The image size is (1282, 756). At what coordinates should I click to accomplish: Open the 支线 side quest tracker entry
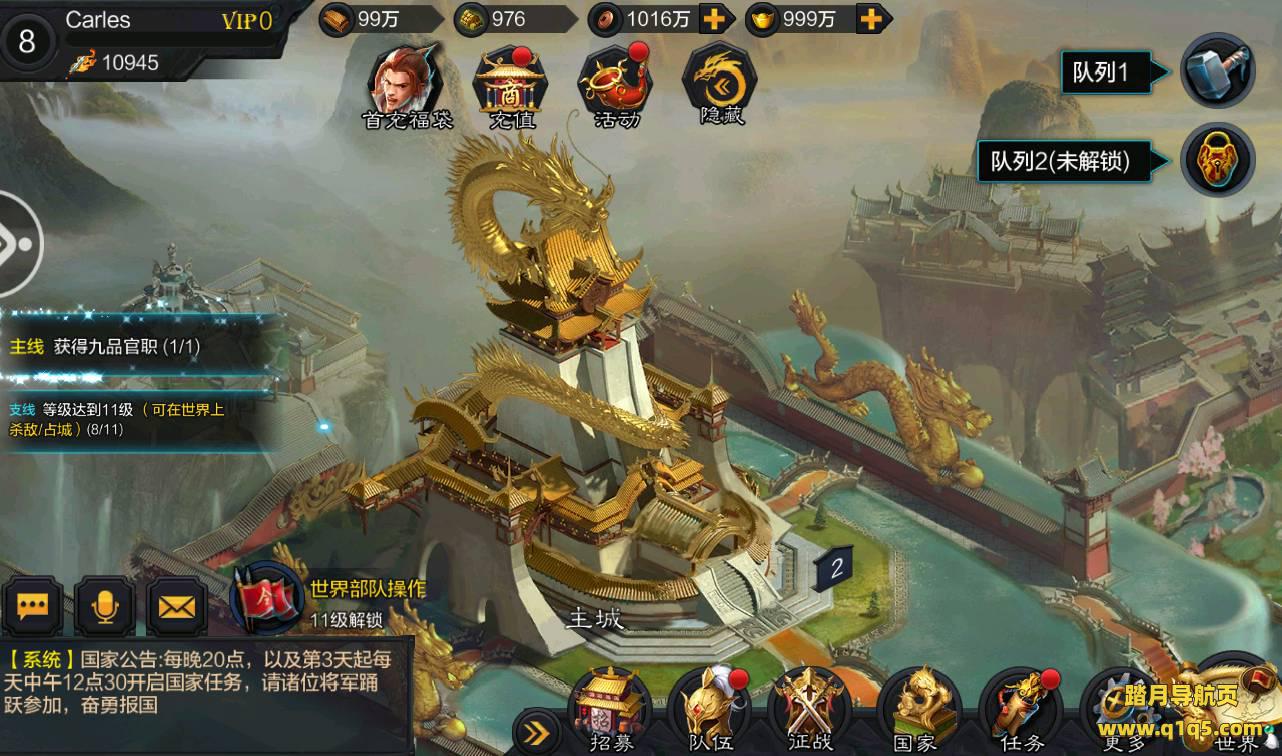click(120, 418)
